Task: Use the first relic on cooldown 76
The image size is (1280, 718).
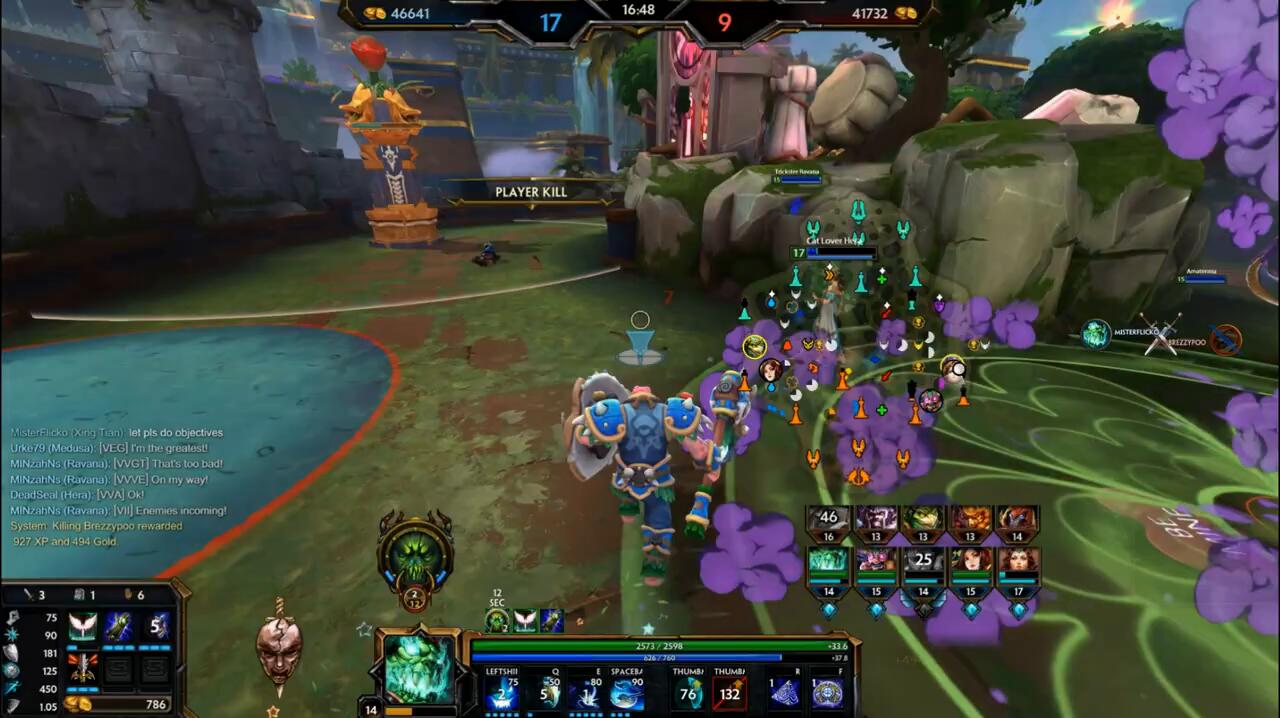Action: (688, 693)
